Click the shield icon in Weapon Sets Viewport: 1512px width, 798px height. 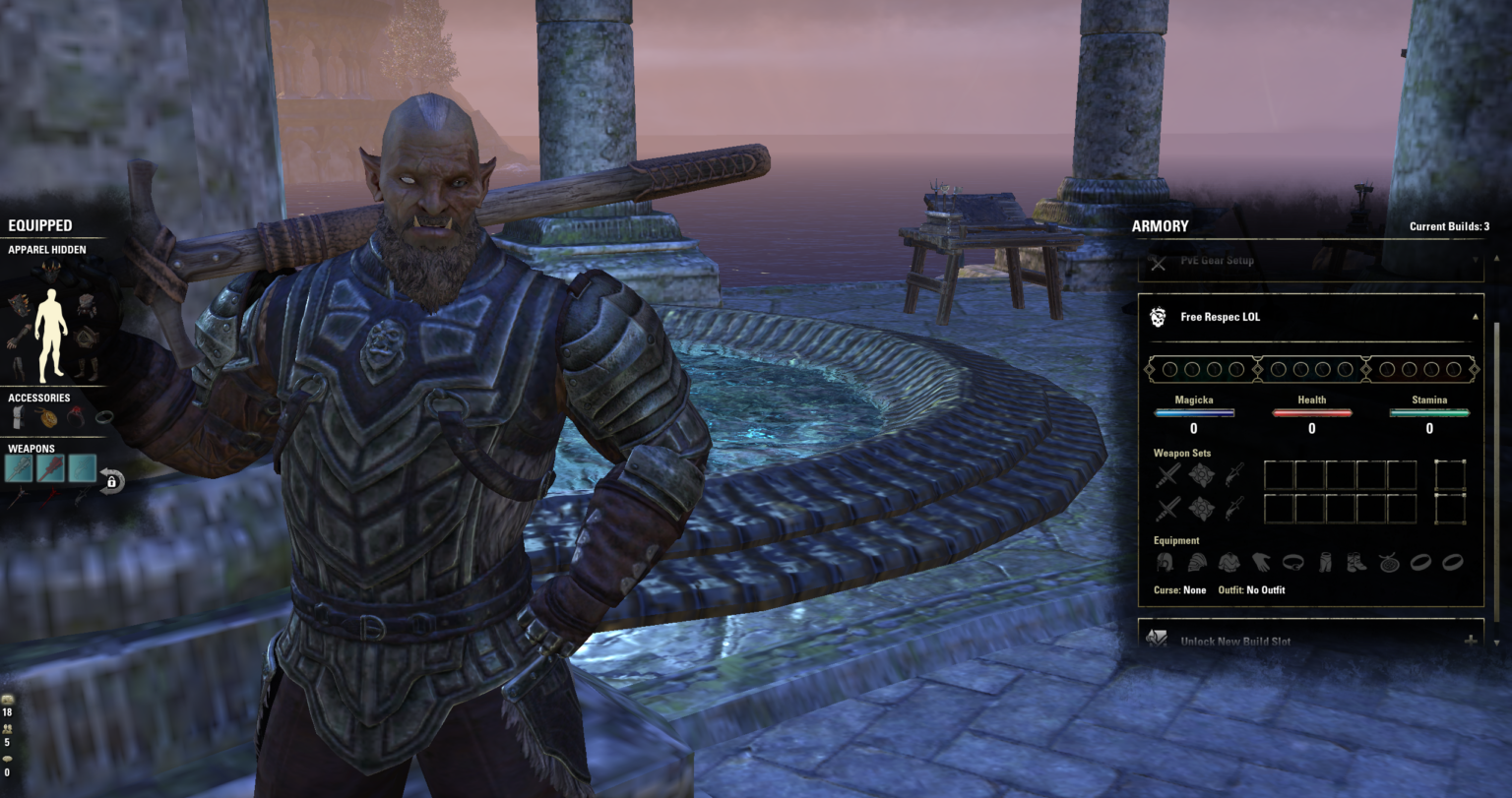point(1202,474)
